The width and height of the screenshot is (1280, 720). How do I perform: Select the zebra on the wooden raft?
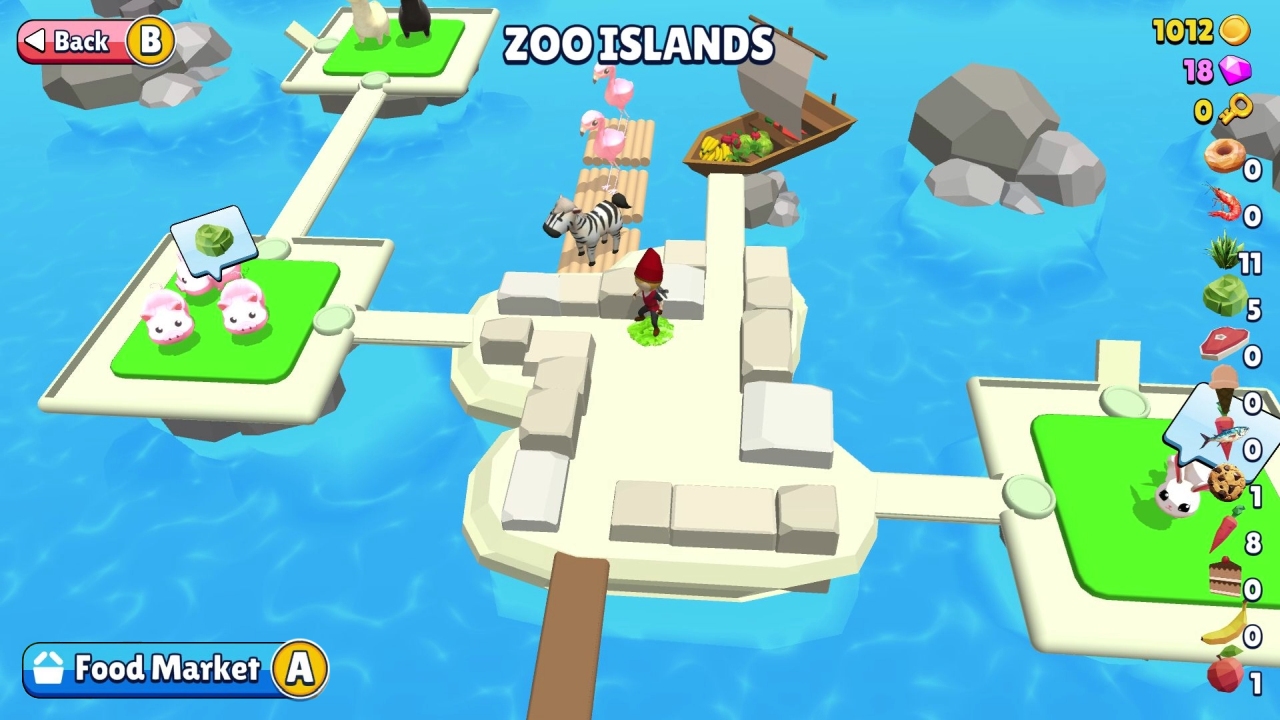click(590, 222)
